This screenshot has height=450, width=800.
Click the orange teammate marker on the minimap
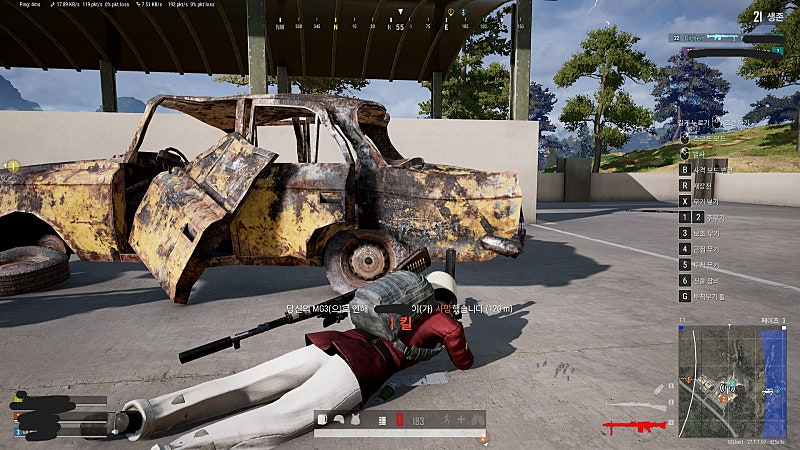[723, 398]
